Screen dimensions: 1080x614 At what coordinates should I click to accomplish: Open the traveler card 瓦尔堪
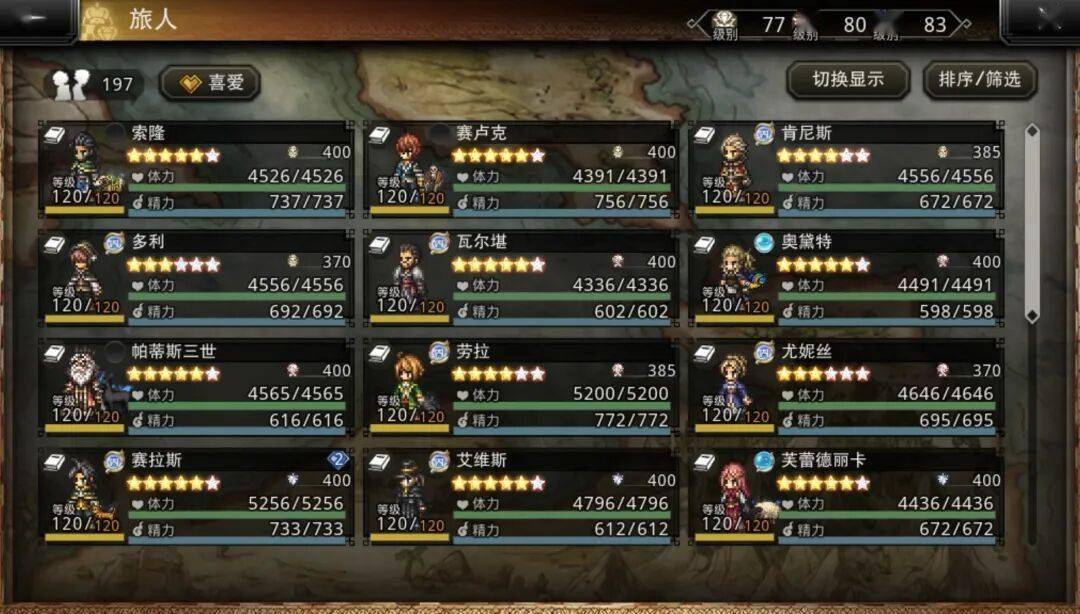pos(521,277)
